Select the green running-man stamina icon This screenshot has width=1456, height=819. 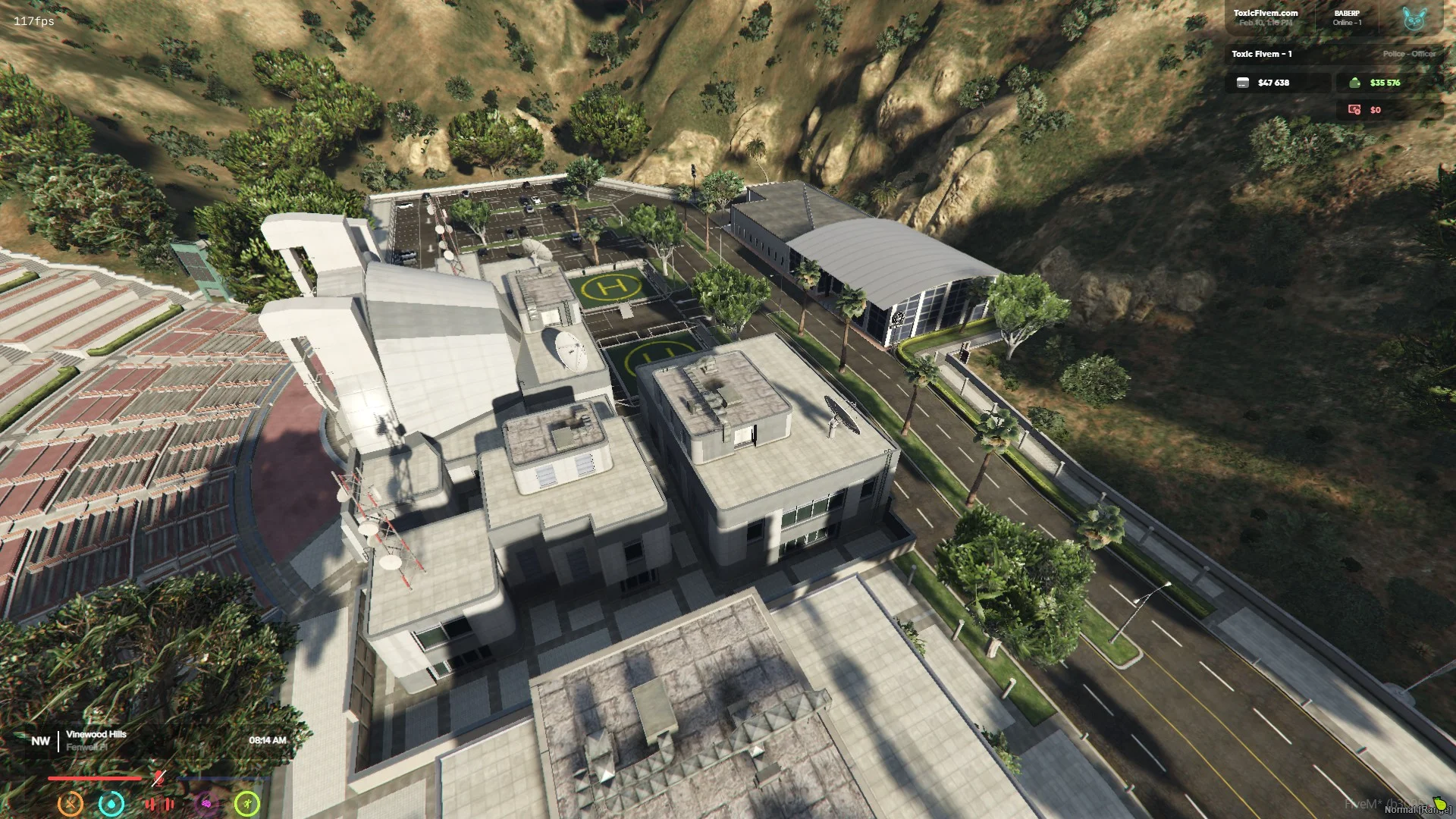coord(247,803)
